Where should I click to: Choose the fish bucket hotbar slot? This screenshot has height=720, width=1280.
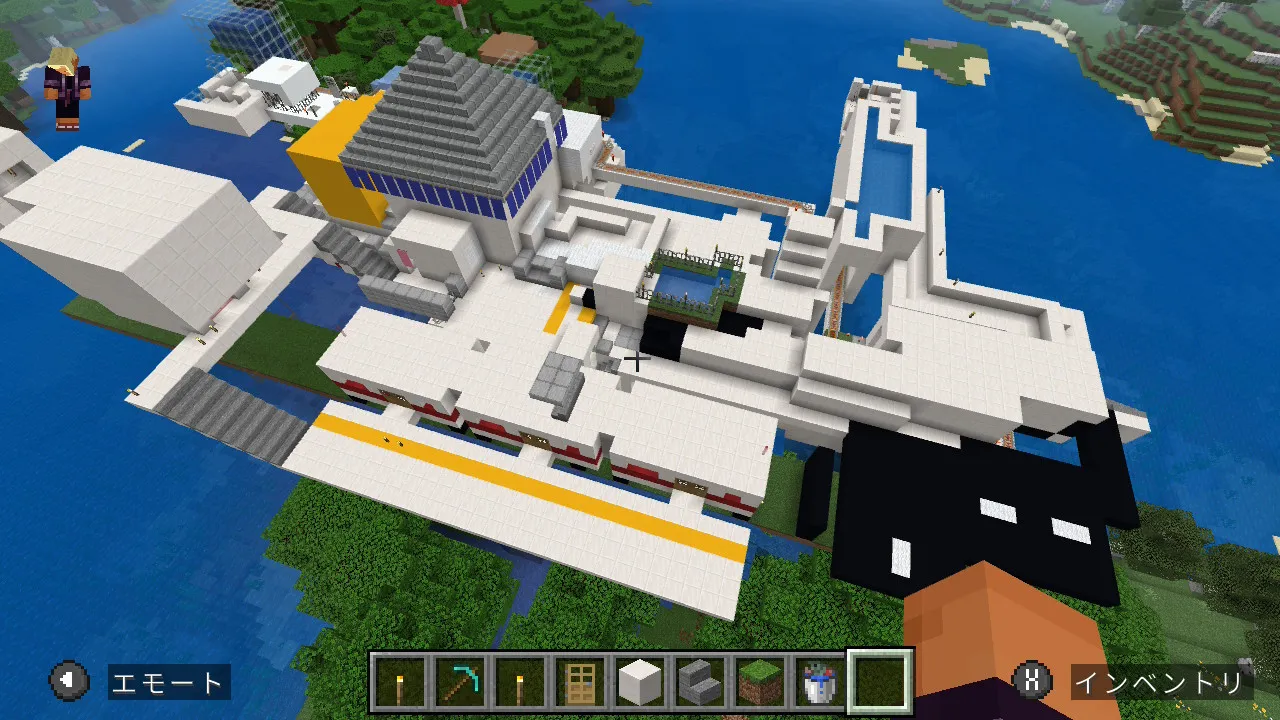(820, 682)
